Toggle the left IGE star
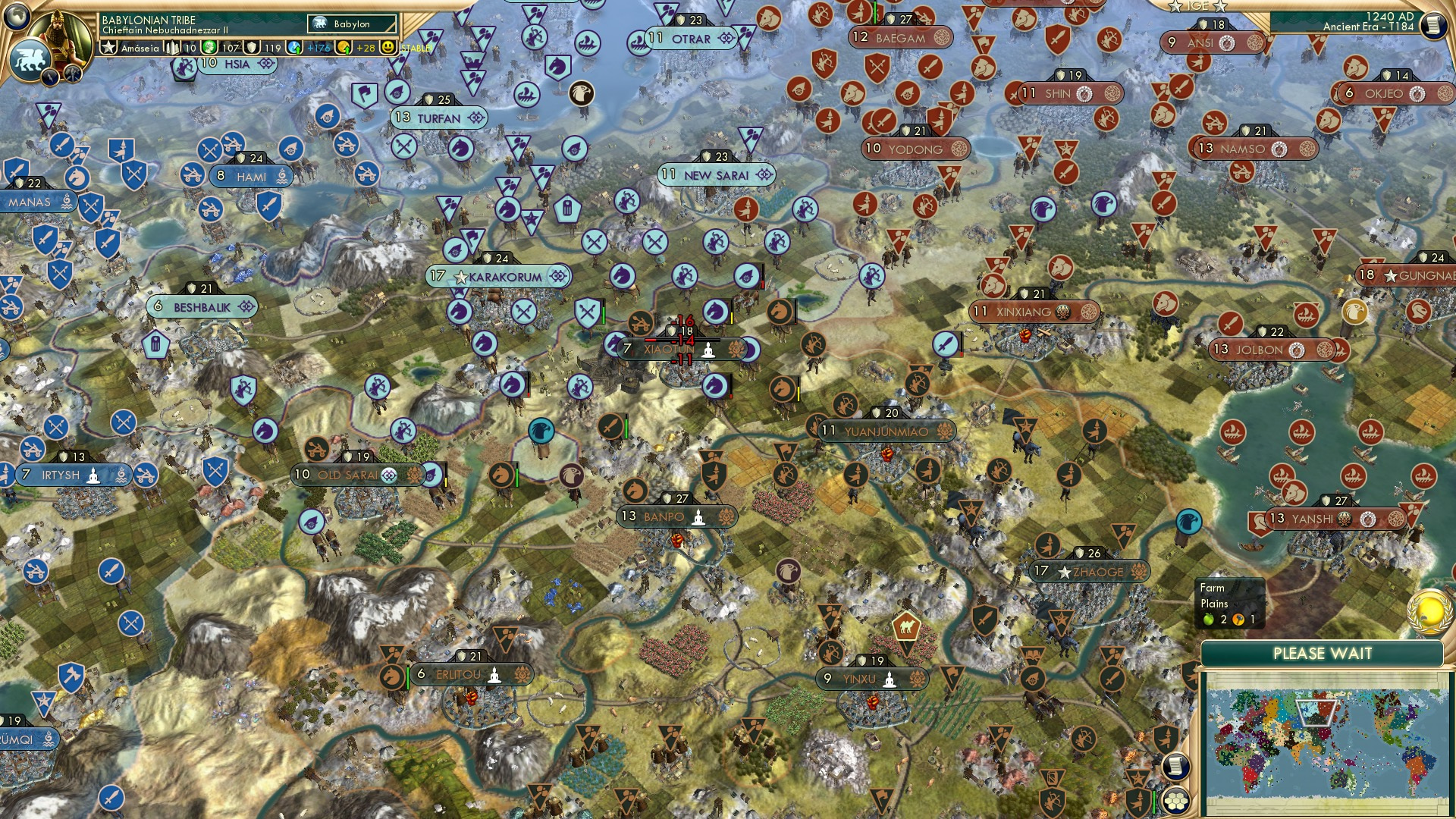Image resolution: width=1456 pixels, height=819 pixels. click(x=1175, y=6)
